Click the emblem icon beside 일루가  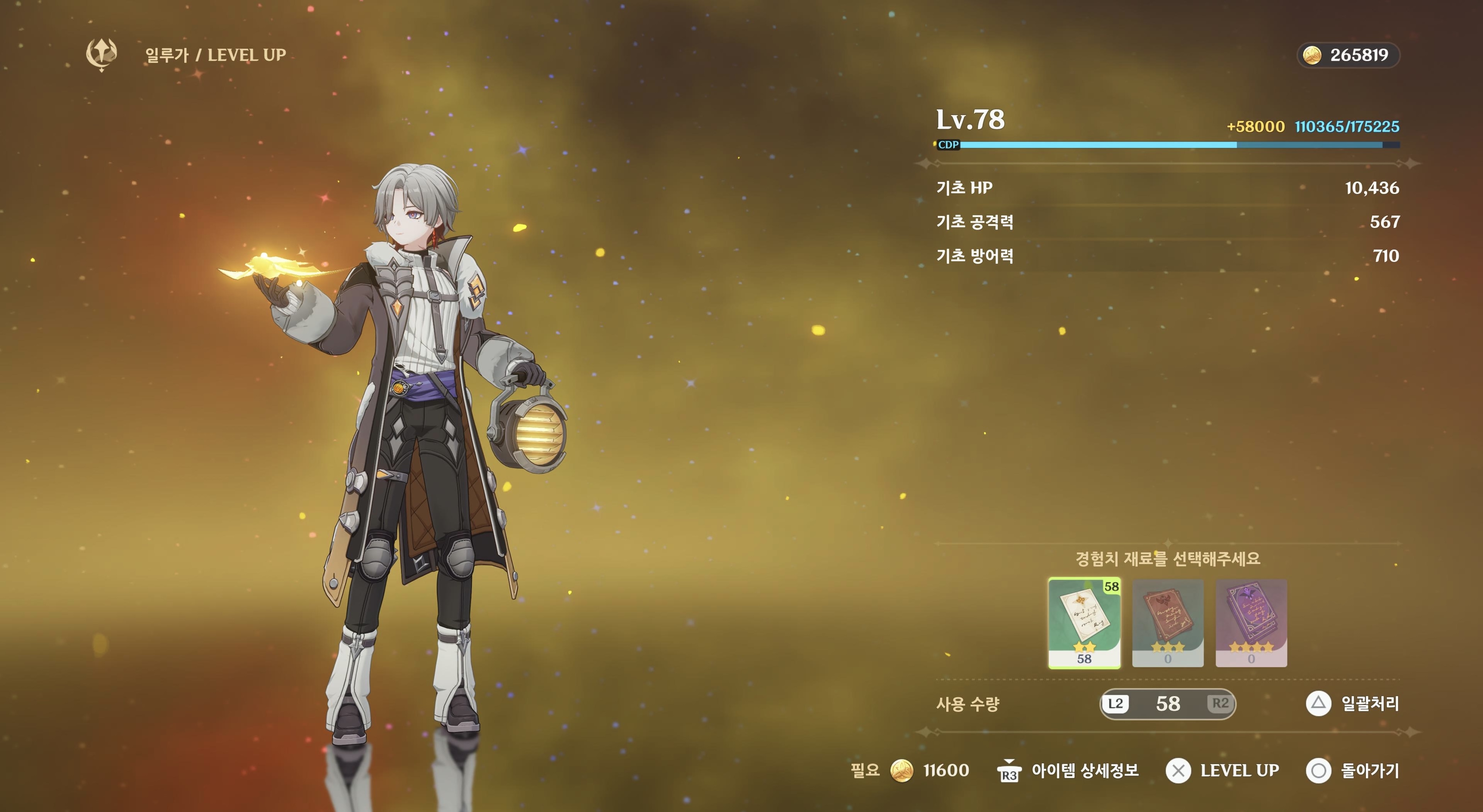(x=102, y=55)
